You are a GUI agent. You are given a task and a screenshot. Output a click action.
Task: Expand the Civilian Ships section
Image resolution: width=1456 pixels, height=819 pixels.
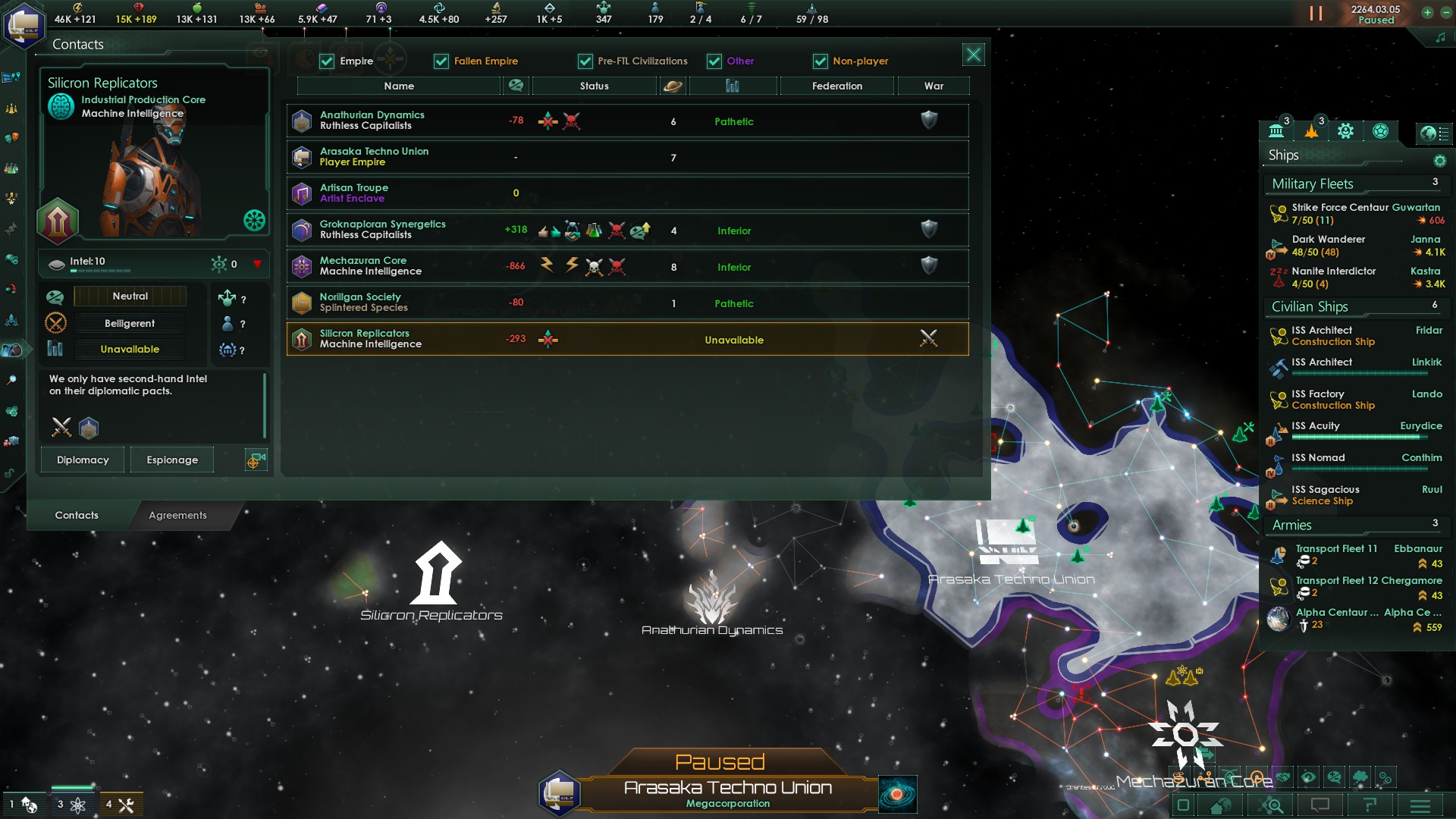[1310, 307]
